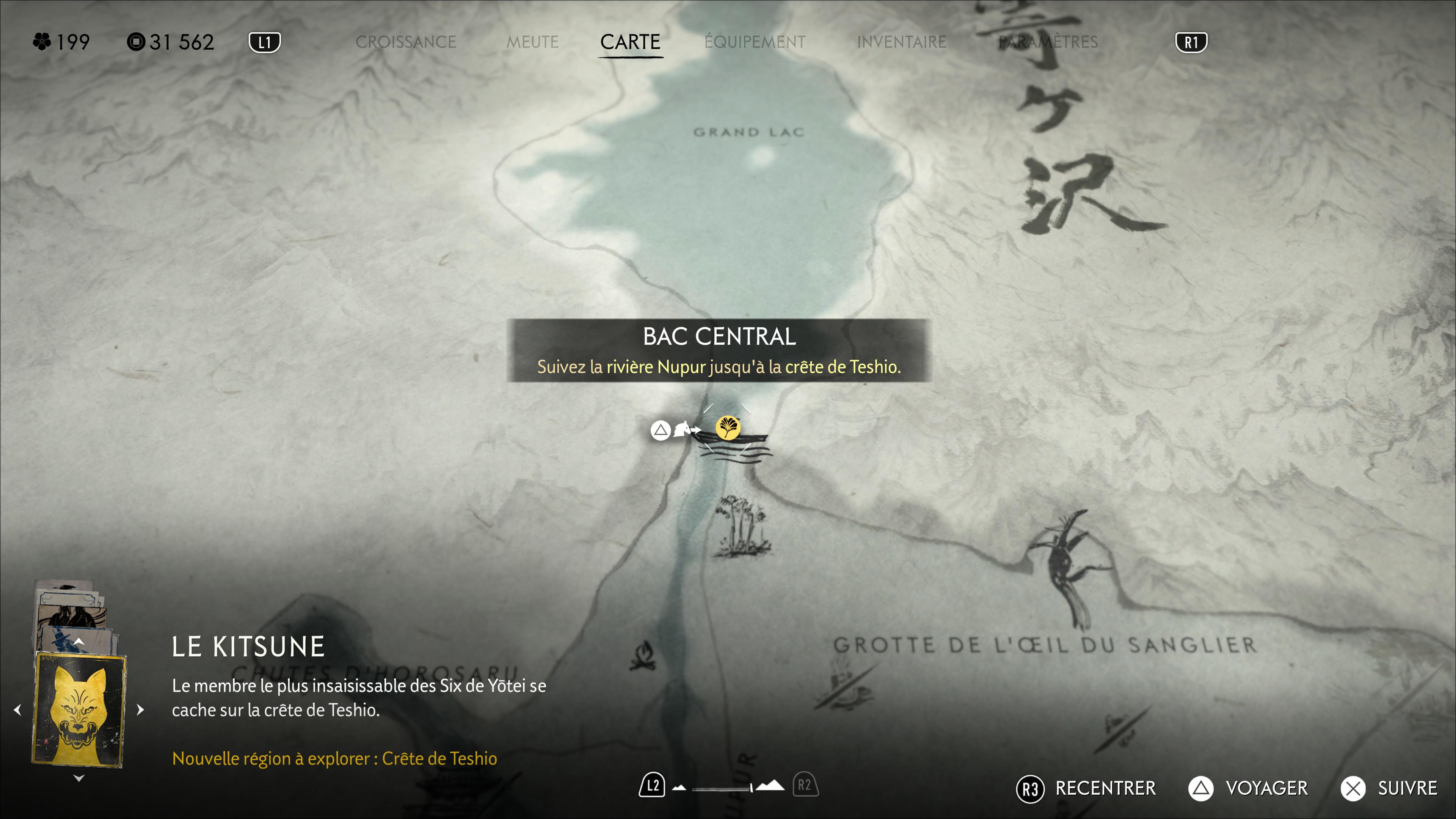The height and width of the screenshot is (819, 1456).
Task: Move down in the quest card stack
Action: (x=78, y=778)
